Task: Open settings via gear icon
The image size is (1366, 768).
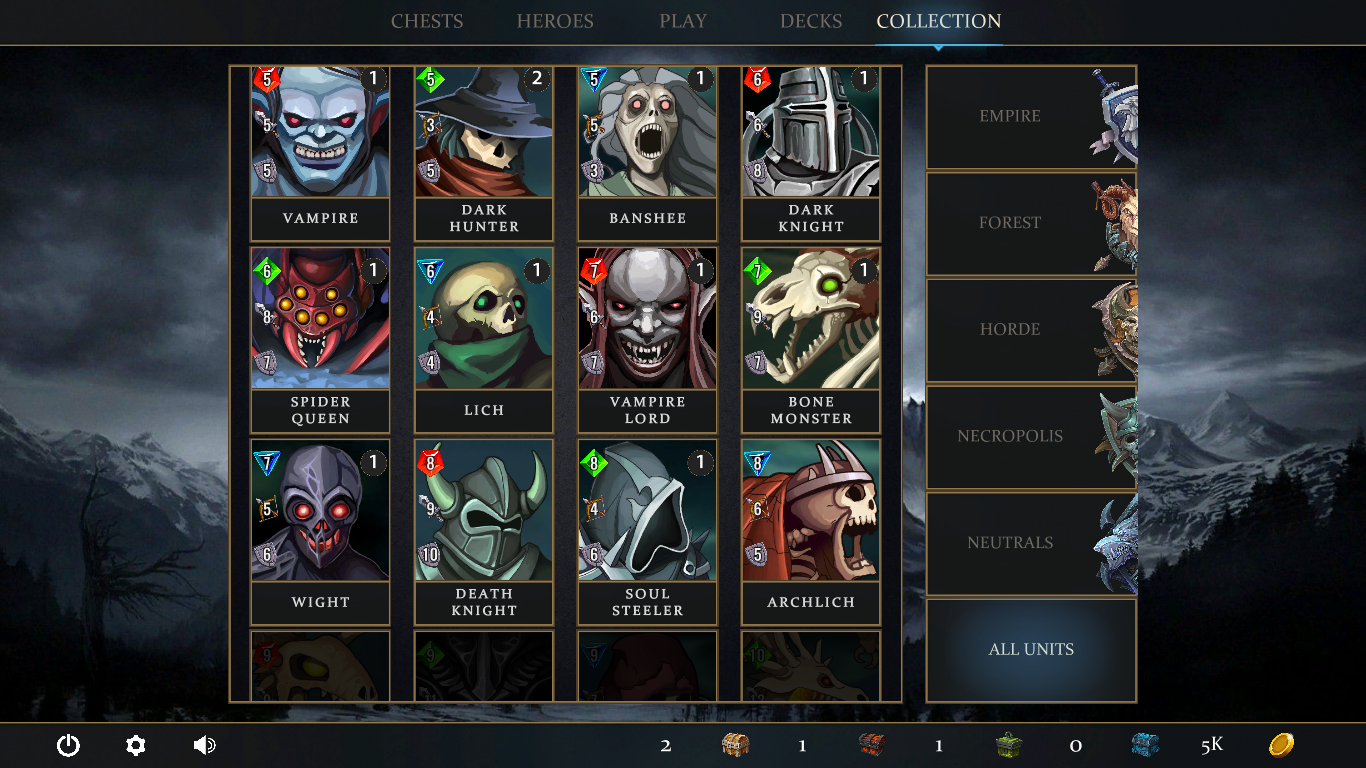Action: (136, 745)
